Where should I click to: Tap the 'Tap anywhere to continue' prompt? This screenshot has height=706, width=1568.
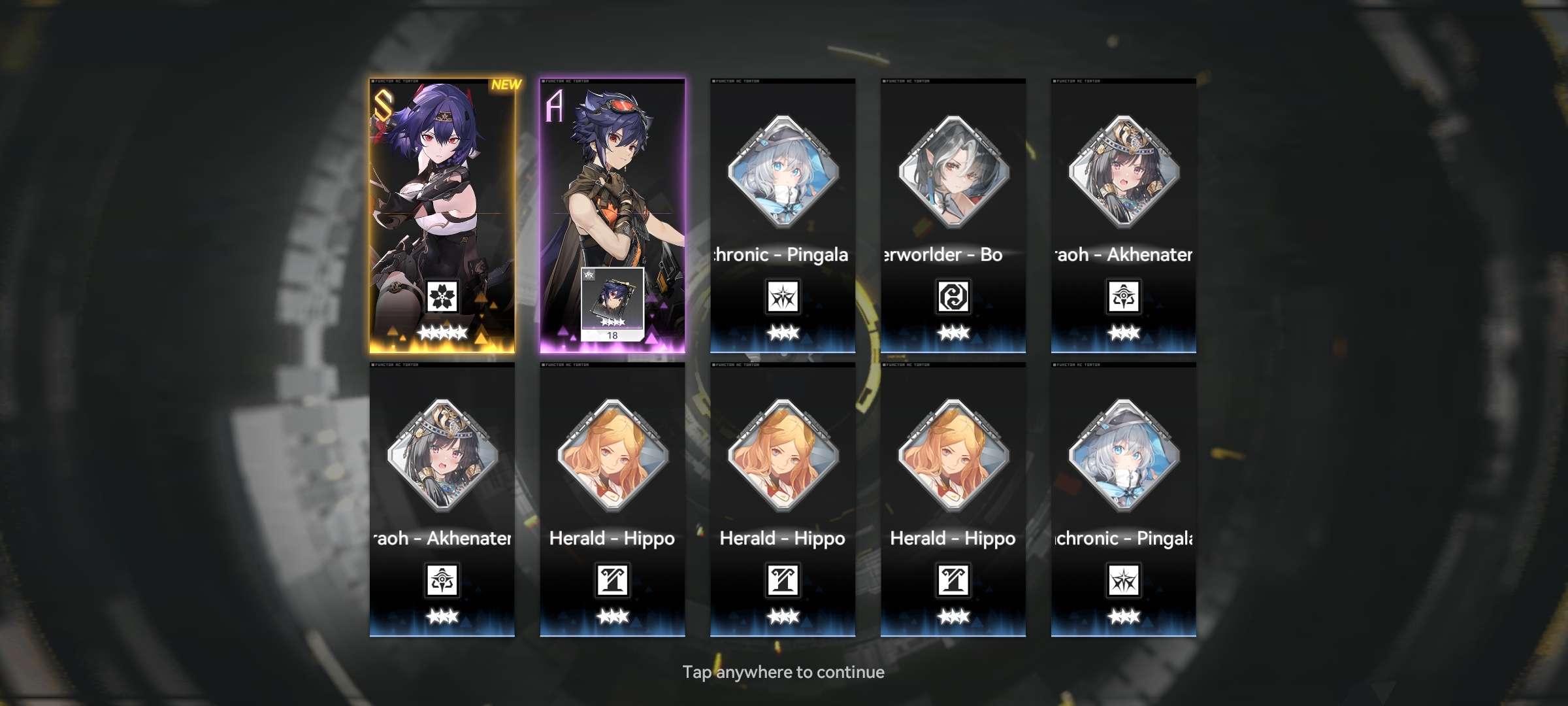tap(783, 672)
